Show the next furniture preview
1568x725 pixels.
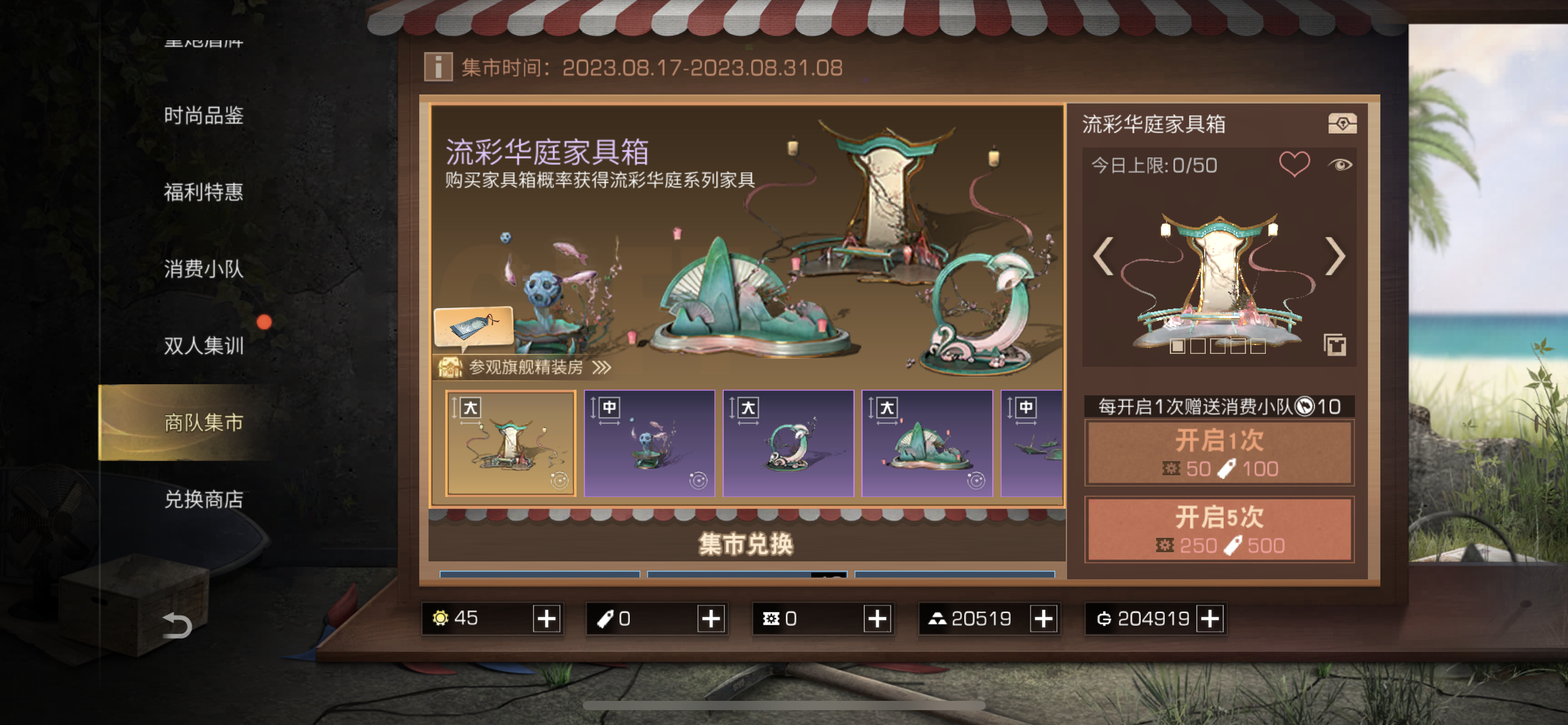click(1335, 256)
